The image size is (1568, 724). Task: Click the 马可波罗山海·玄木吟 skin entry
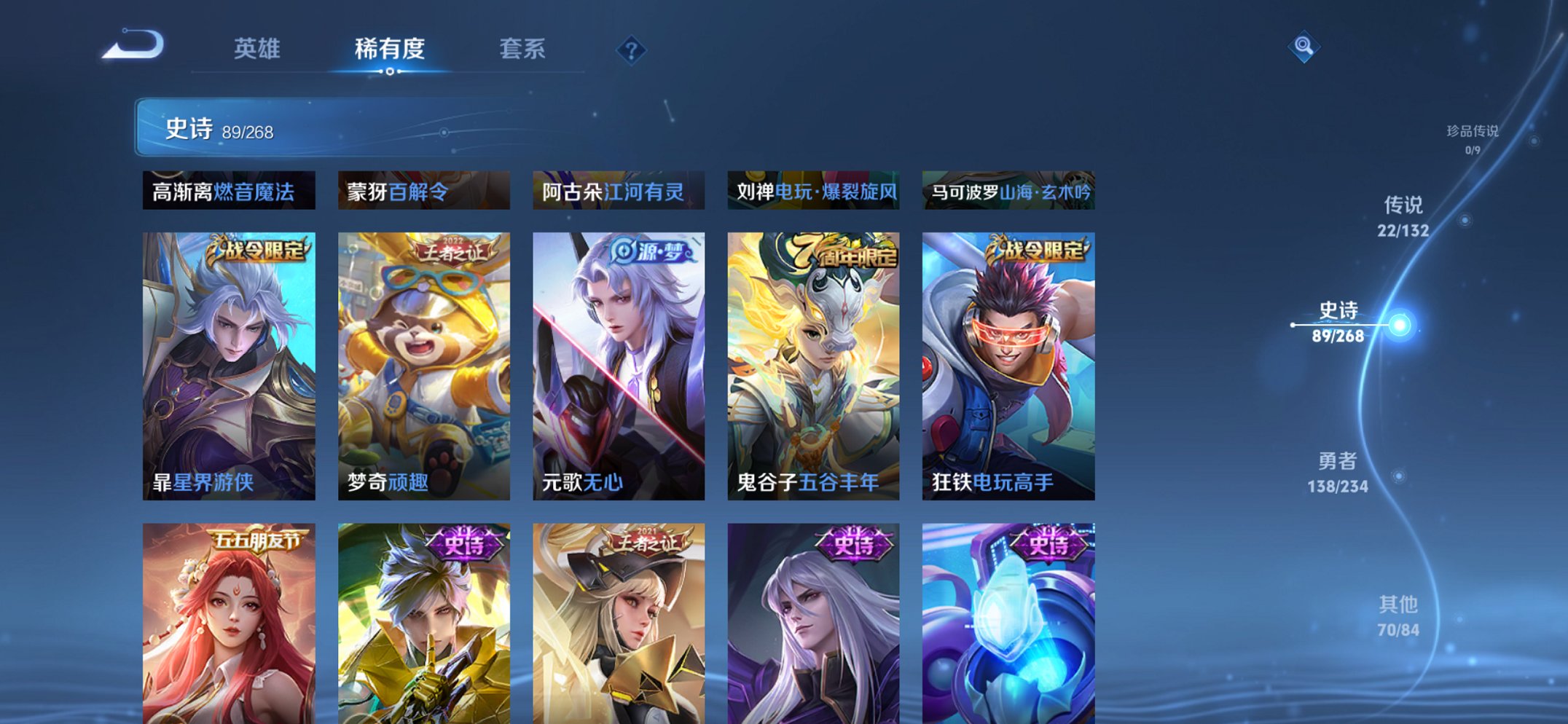pyautogui.click(x=1010, y=190)
